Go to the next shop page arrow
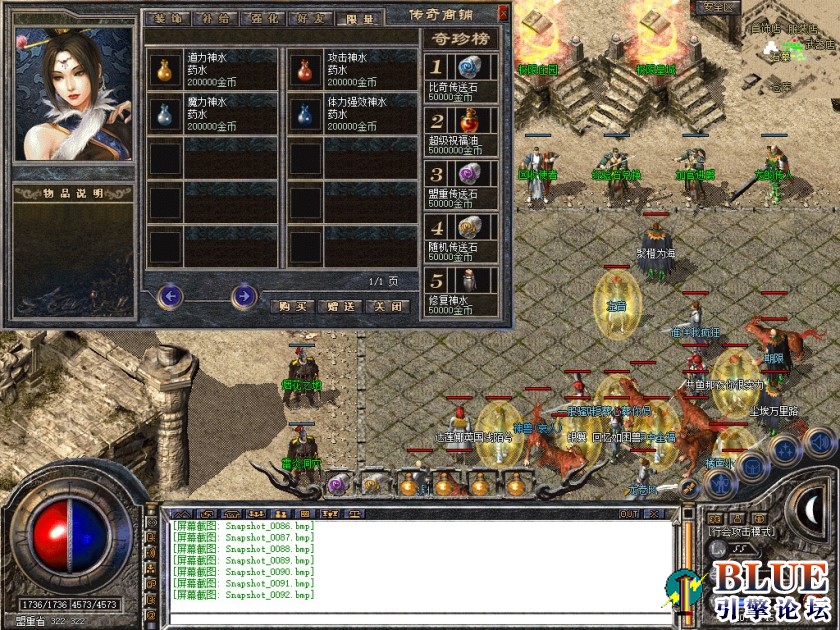The image size is (840, 630). pyautogui.click(x=243, y=296)
